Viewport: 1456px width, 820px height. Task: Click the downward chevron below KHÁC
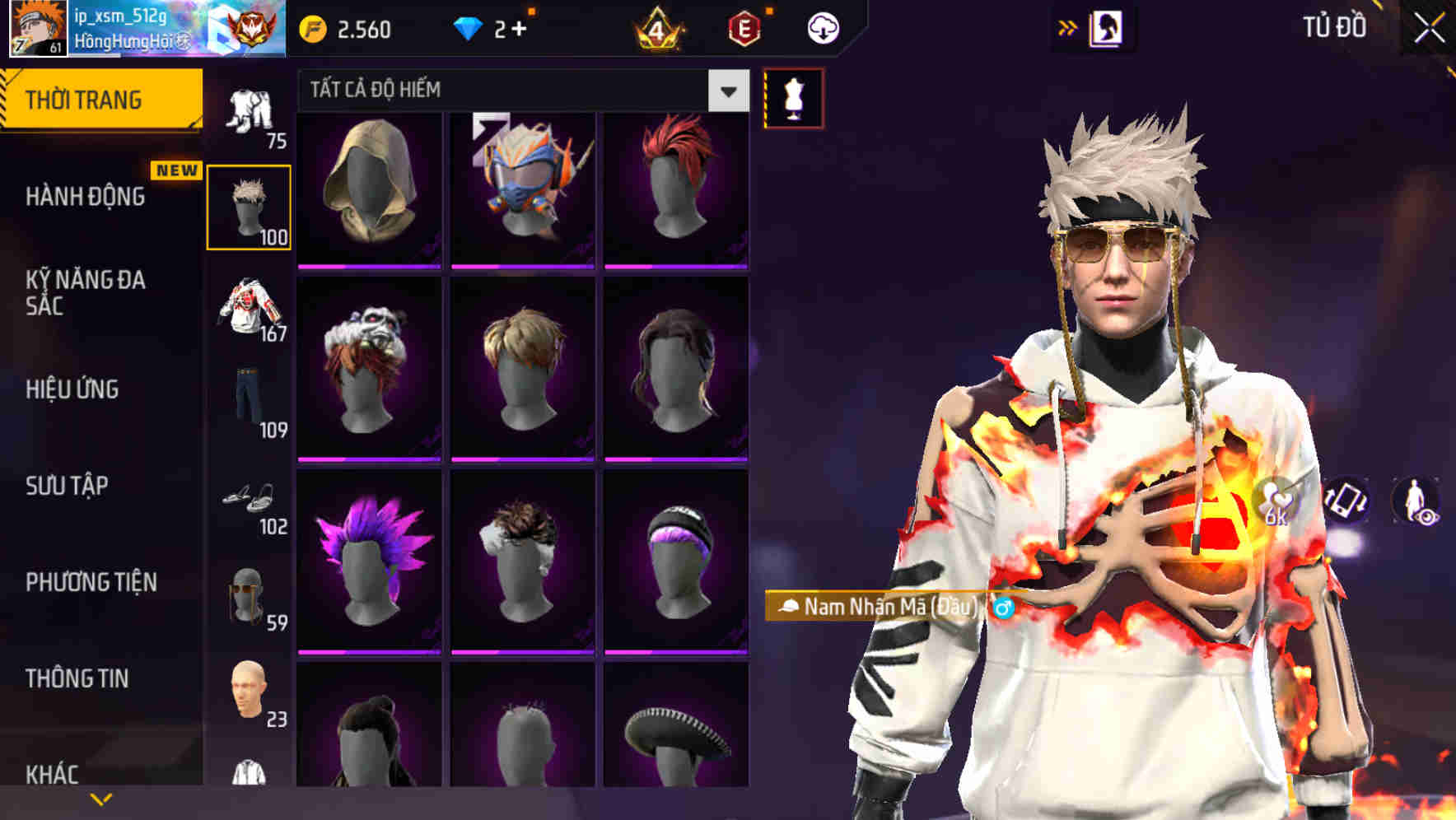102,798
